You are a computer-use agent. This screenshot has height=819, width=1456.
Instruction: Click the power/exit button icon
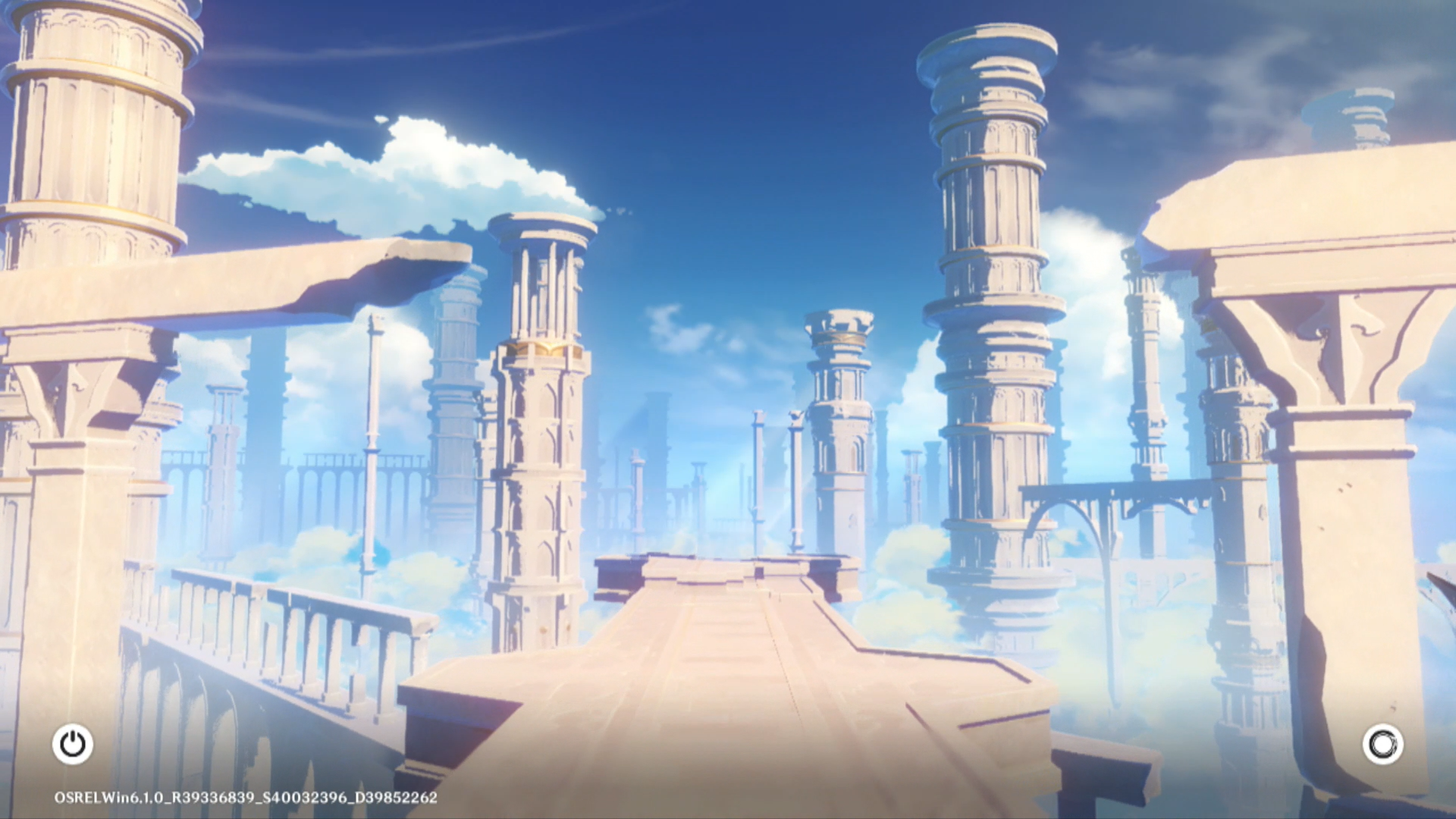73,744
